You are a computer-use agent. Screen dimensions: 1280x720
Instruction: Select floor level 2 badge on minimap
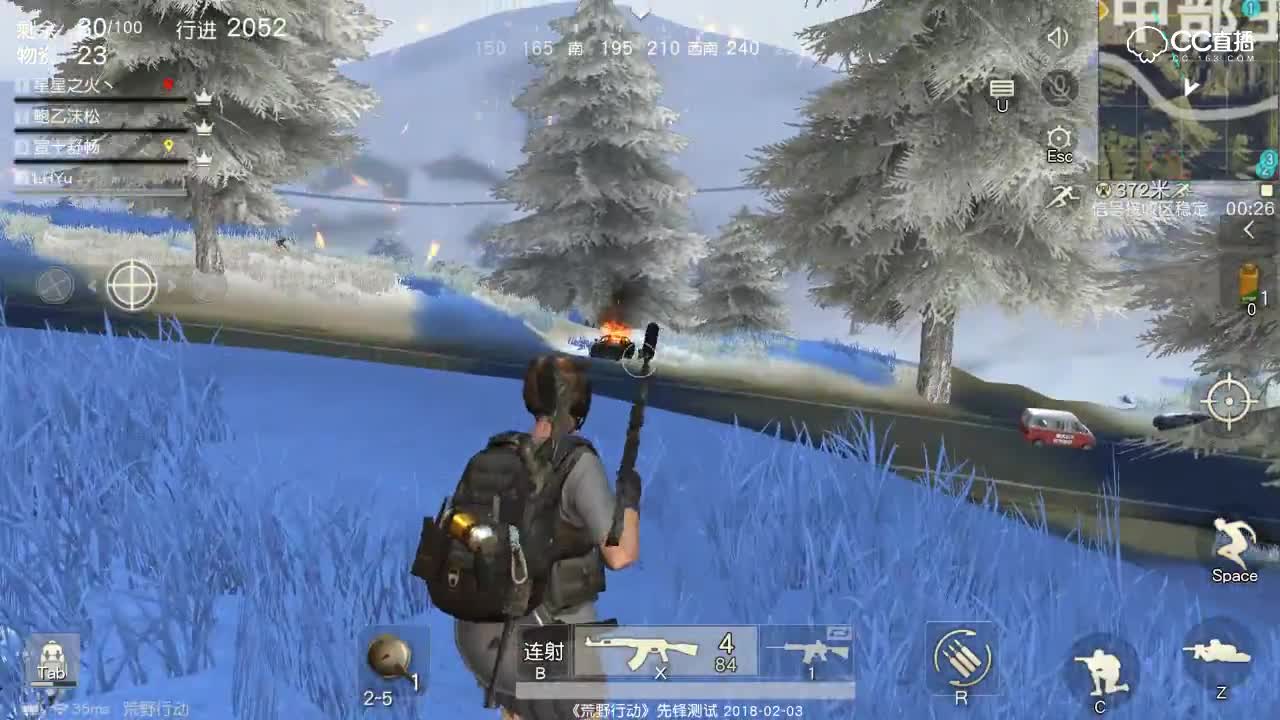point(1266,173)
